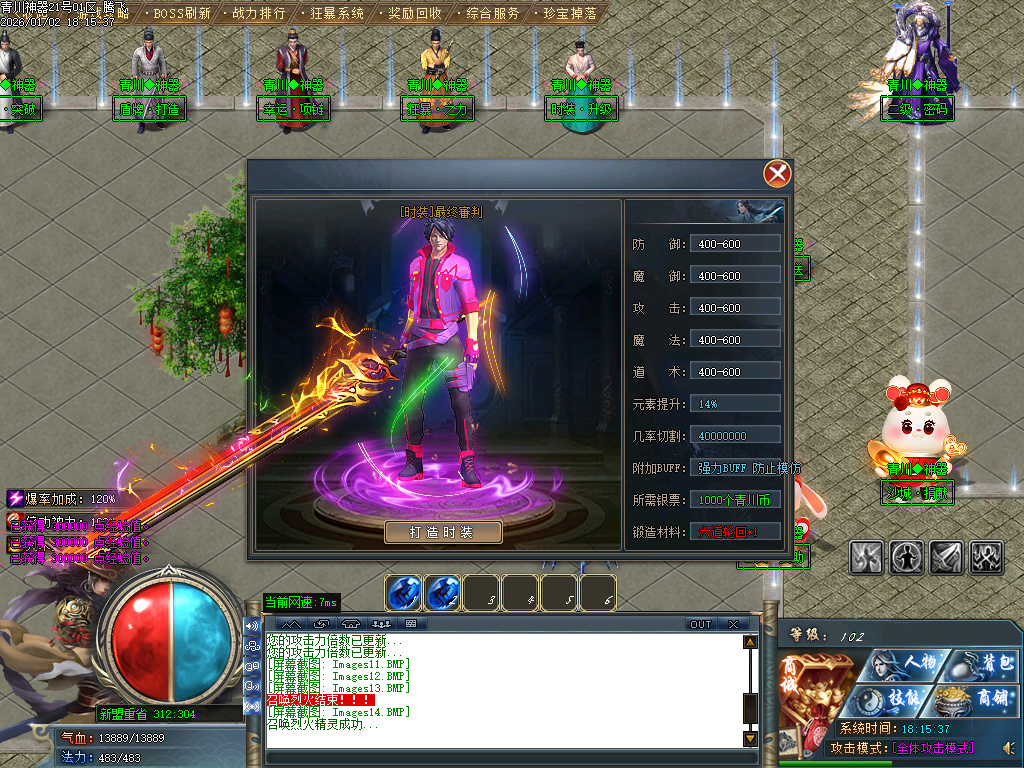Use the blue item in hotbar slot 1
This screenshot has width=1024, height=768.
point(403,594)
